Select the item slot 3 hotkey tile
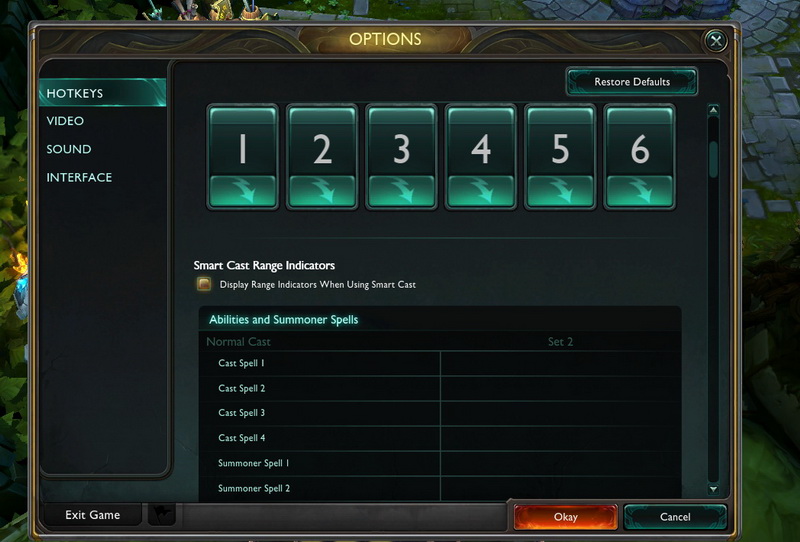 coord(402,156)
